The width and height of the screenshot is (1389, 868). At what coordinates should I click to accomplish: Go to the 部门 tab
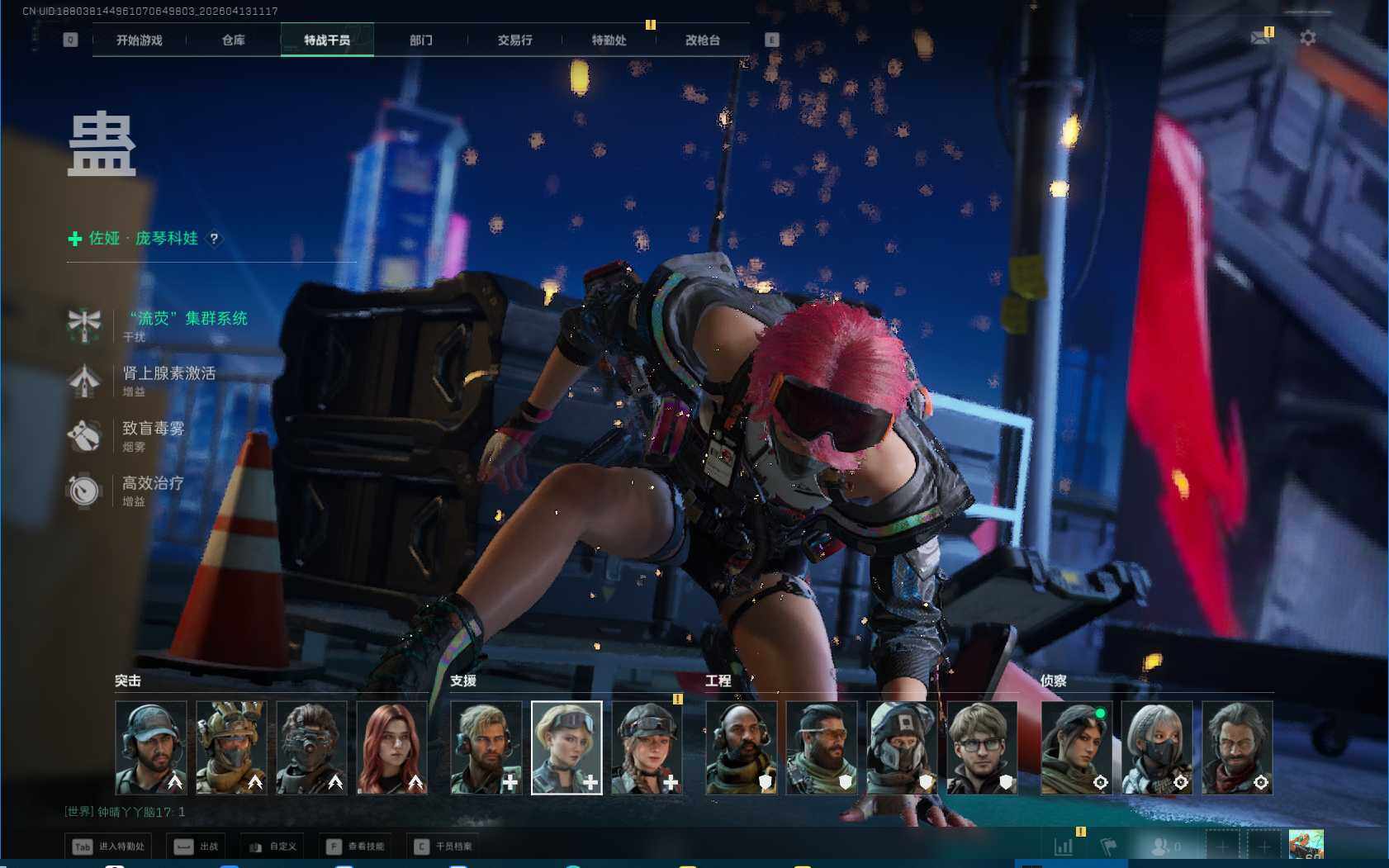coord(420,40)
